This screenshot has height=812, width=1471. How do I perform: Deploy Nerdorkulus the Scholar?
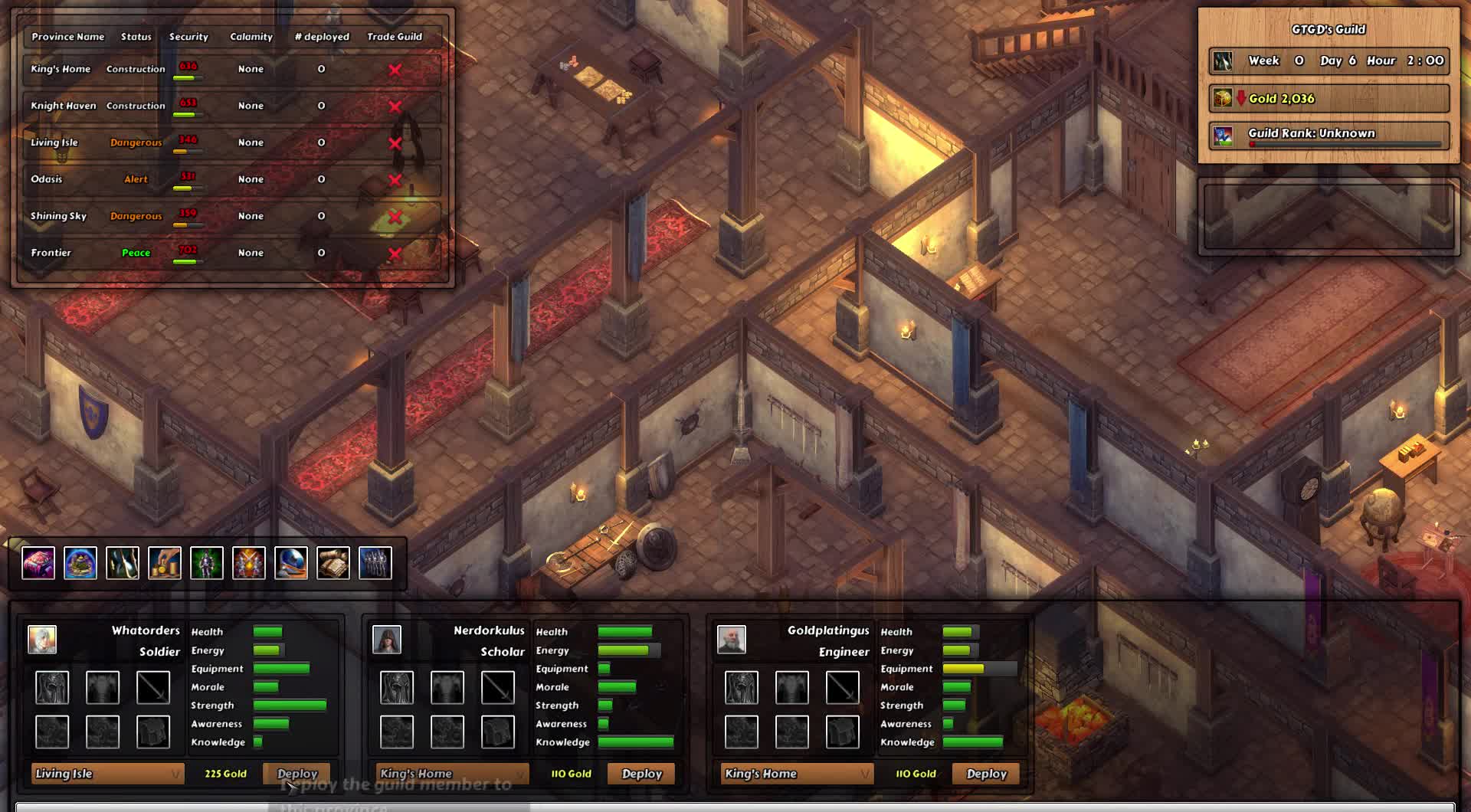(x=641, y=774)
